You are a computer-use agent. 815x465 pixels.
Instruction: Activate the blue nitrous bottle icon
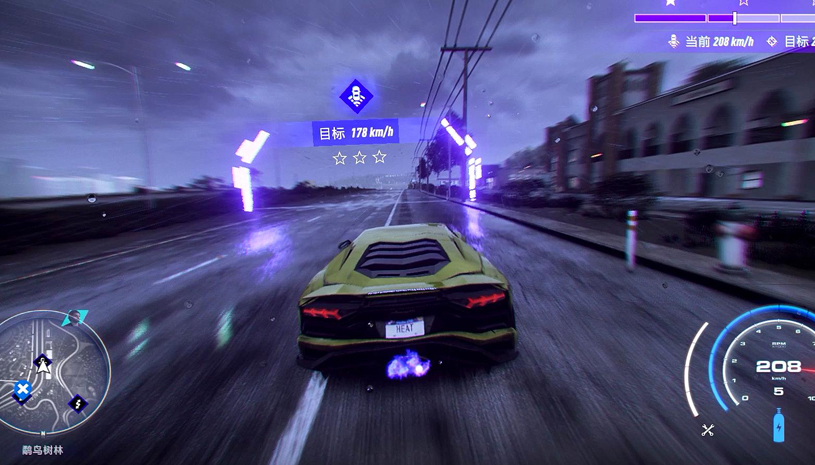(x=779, y=427)
